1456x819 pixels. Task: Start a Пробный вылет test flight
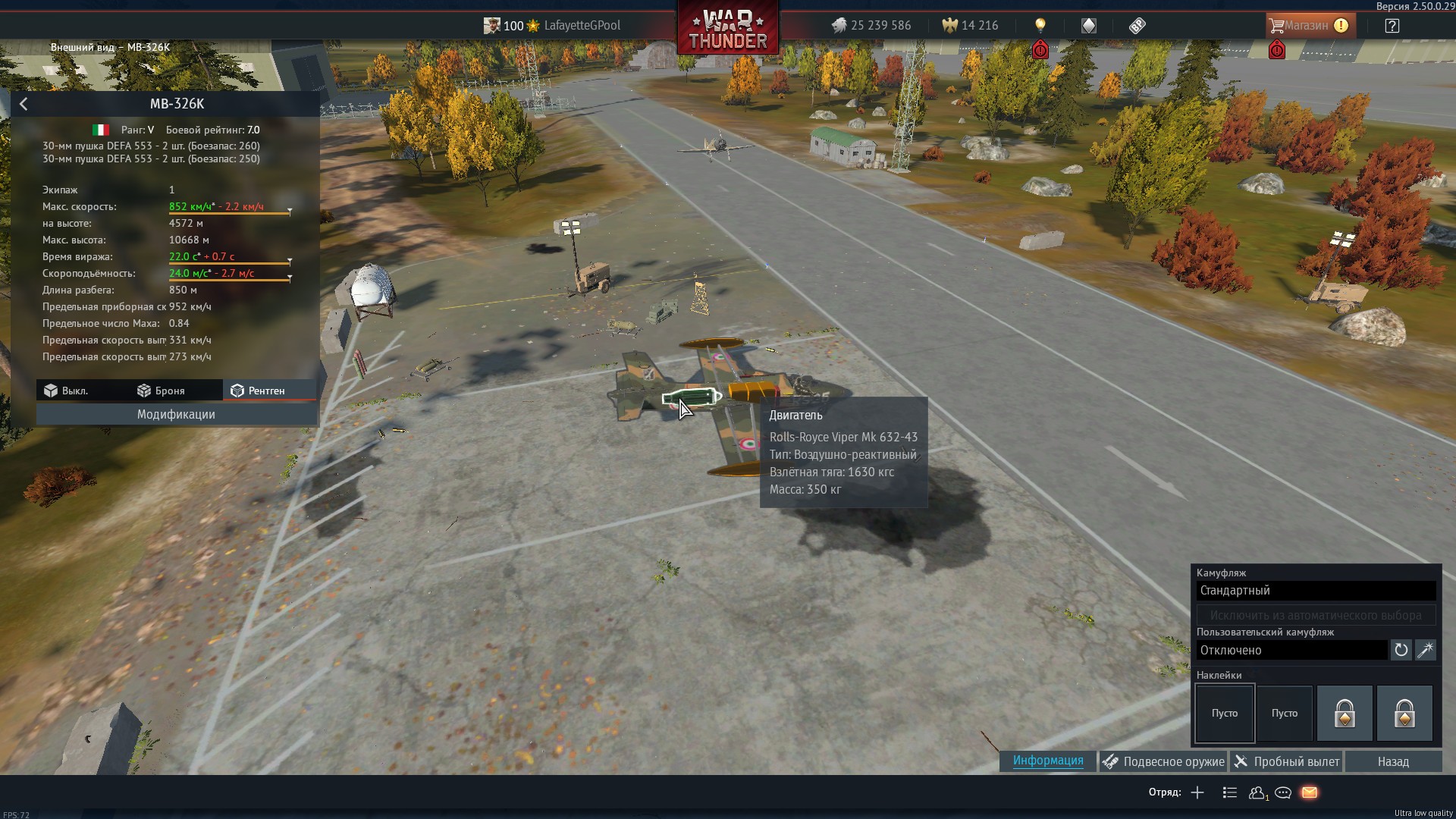[x=1286, y=761]
